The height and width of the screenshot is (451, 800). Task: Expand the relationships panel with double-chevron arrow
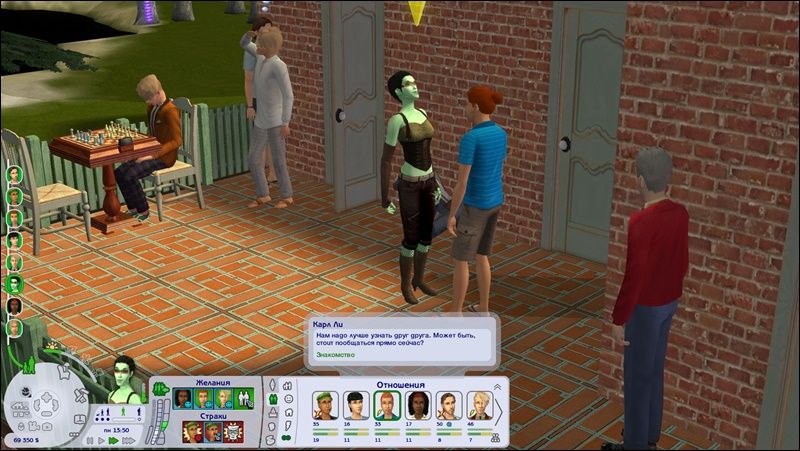tap(497, 387)
